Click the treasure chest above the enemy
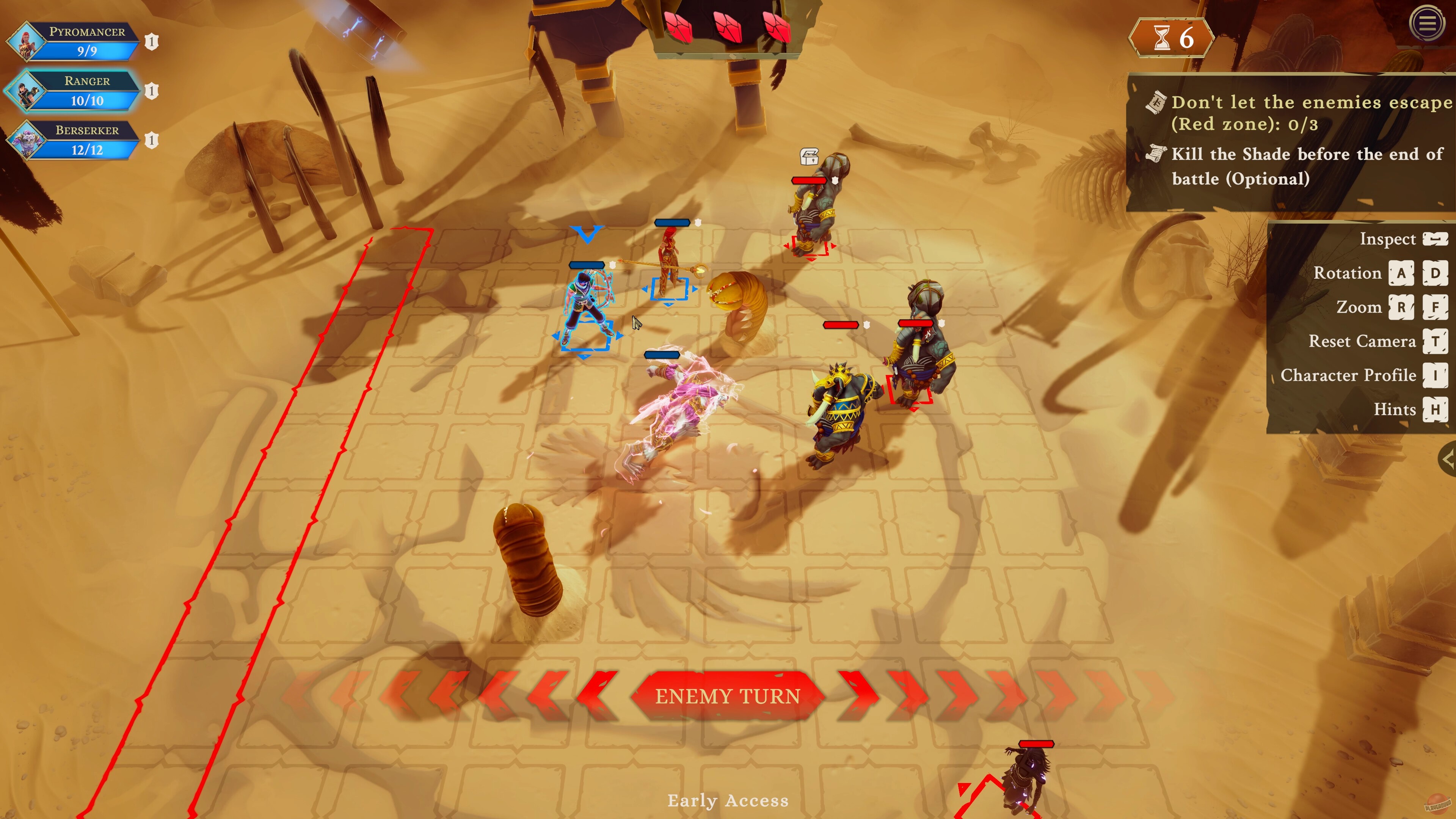This screenshot has height=819, width=1456. [x=810, y=157]
